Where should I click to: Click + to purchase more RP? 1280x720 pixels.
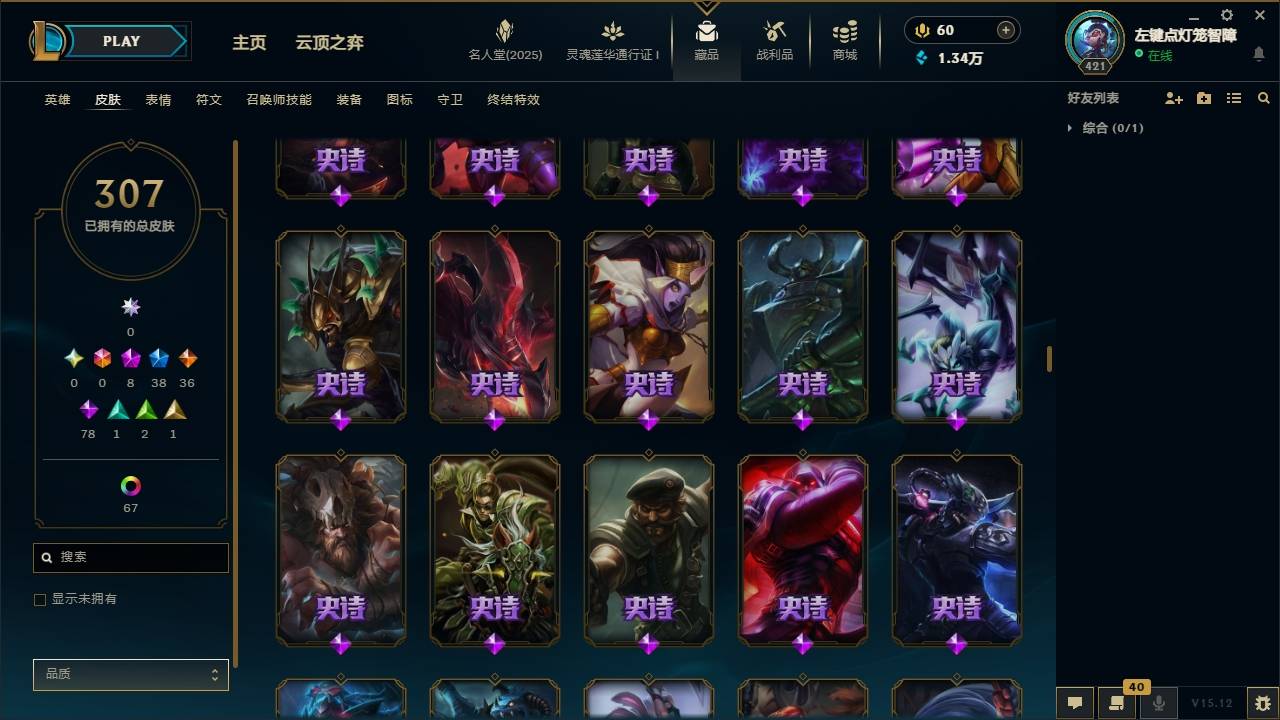pyautogui.click(x=1004, y=30)
